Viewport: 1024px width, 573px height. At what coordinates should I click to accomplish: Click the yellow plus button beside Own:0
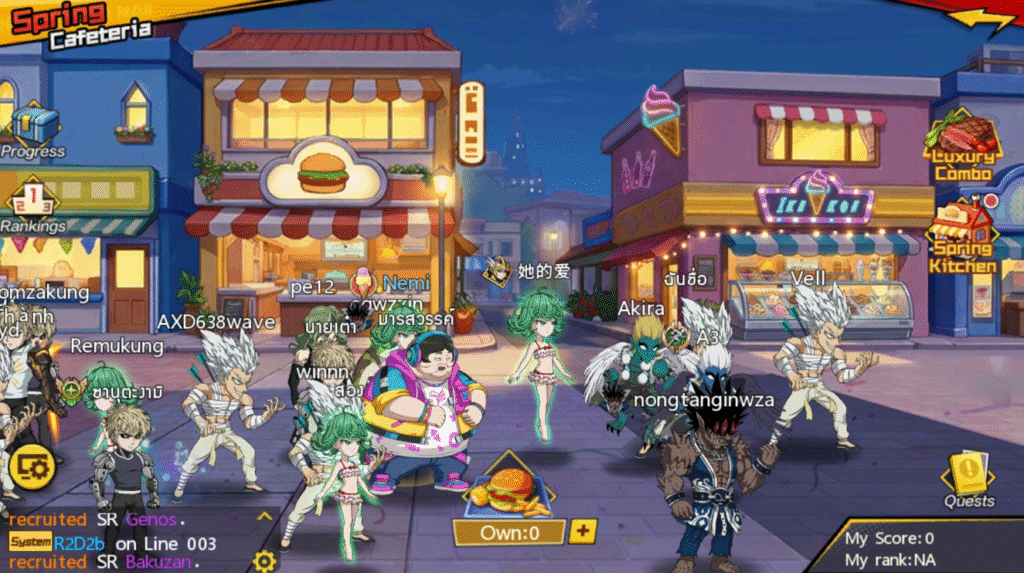pos(583,531)
